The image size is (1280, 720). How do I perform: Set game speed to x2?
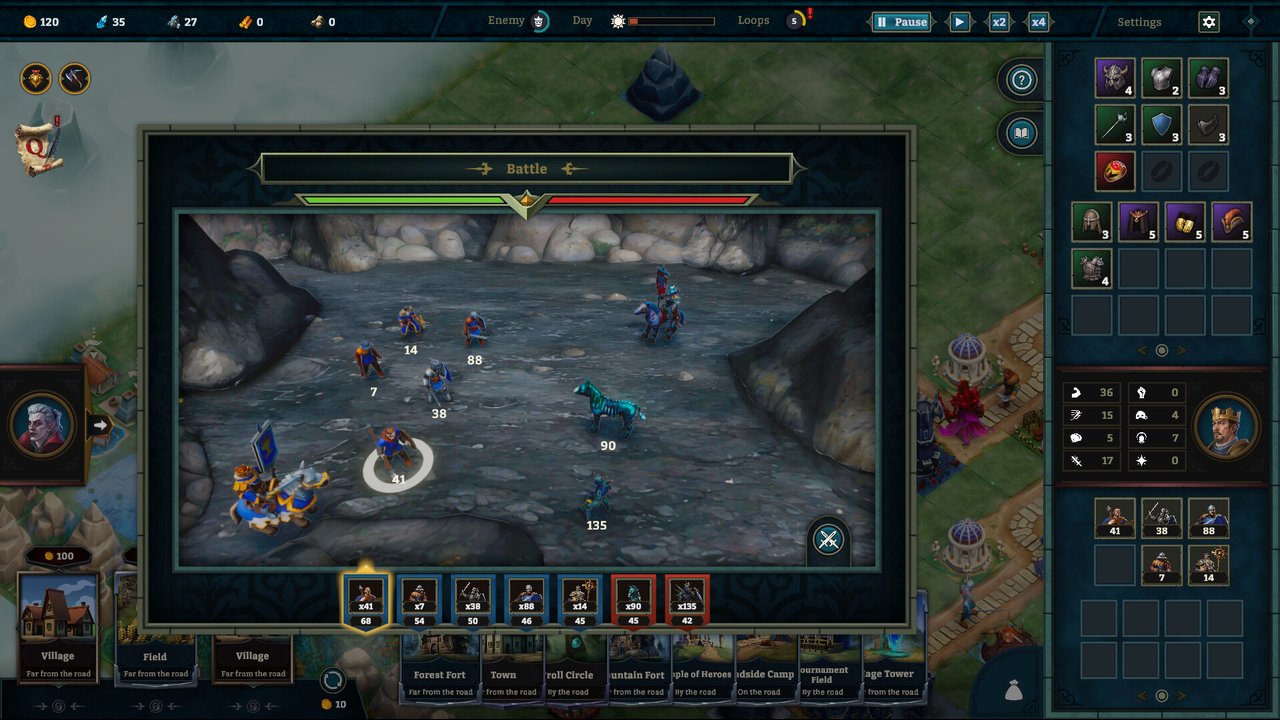pyautogui.click(x=998, y=22)
